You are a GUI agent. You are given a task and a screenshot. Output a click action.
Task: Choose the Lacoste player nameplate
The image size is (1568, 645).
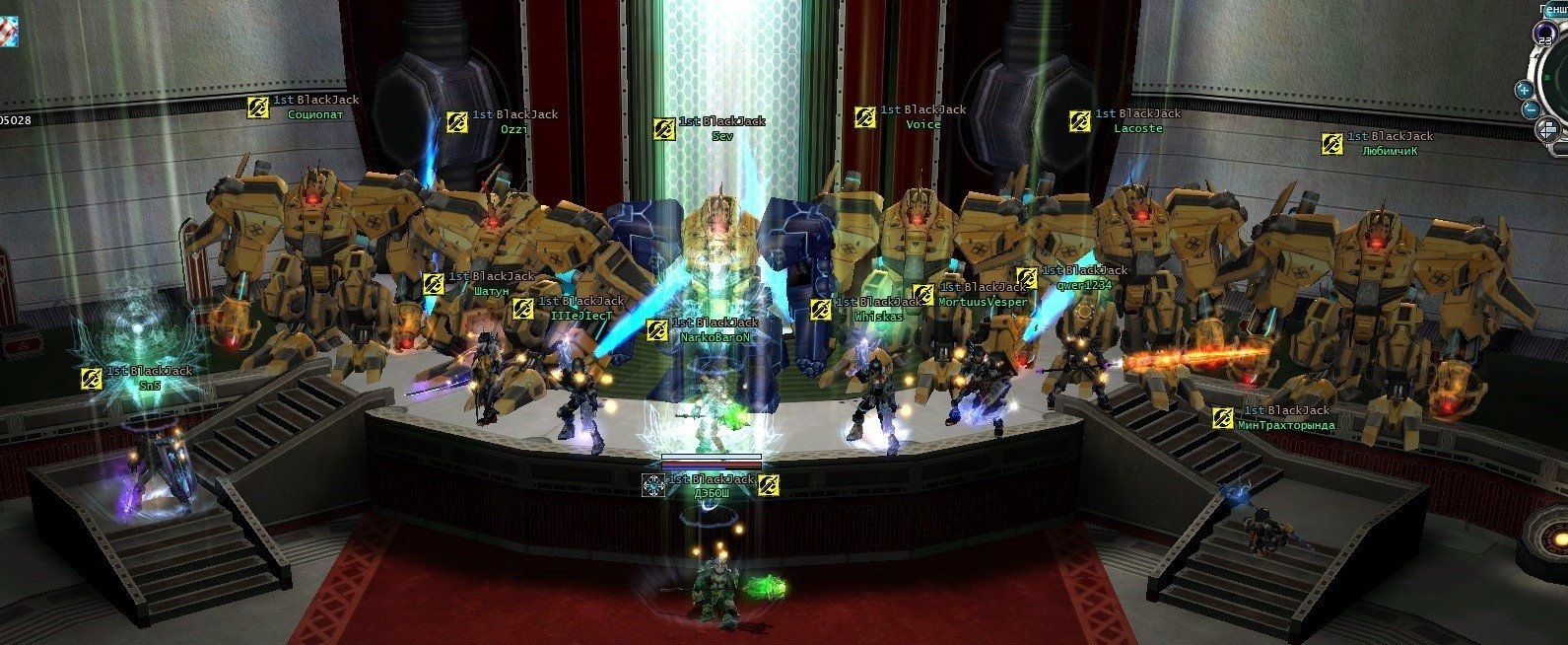pyautogui.click(x=1138, y=128)
